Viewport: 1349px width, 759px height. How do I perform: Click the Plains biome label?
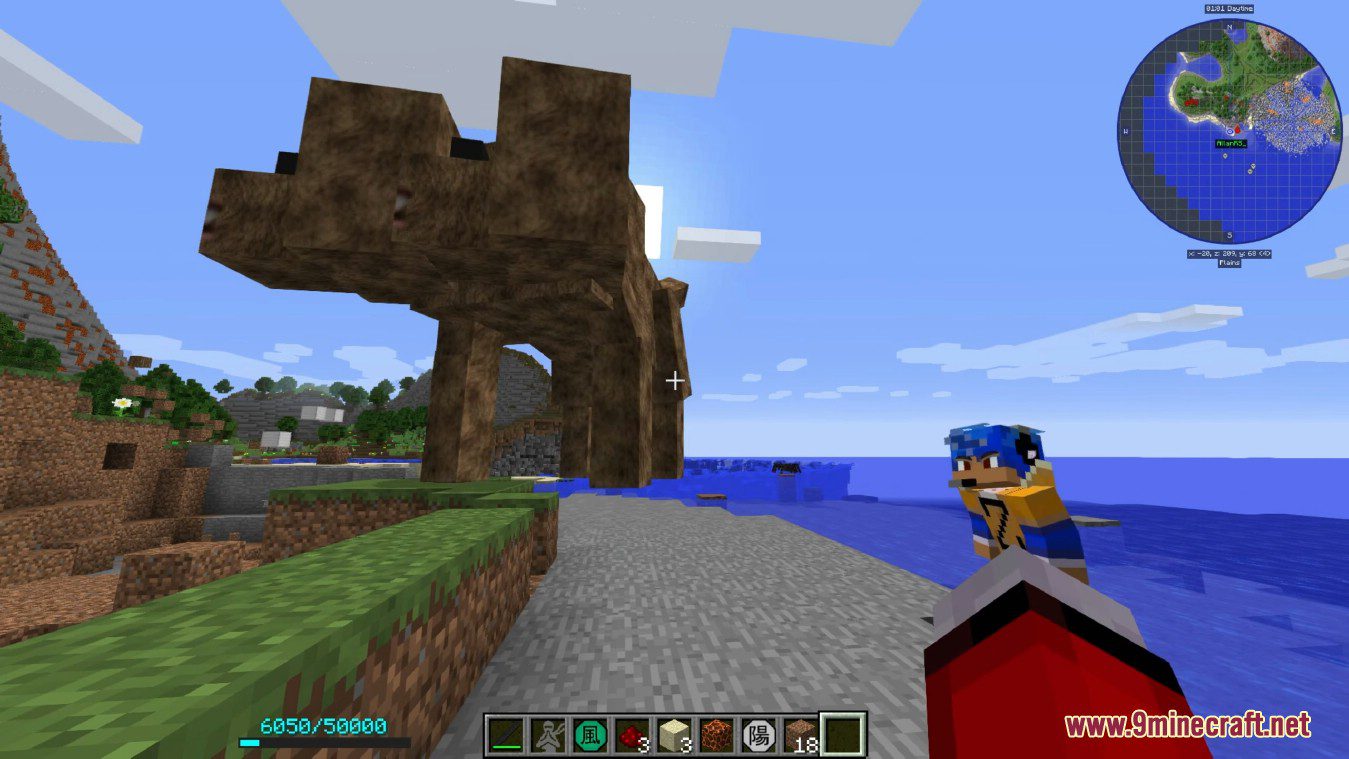[x=1229, y=264]
